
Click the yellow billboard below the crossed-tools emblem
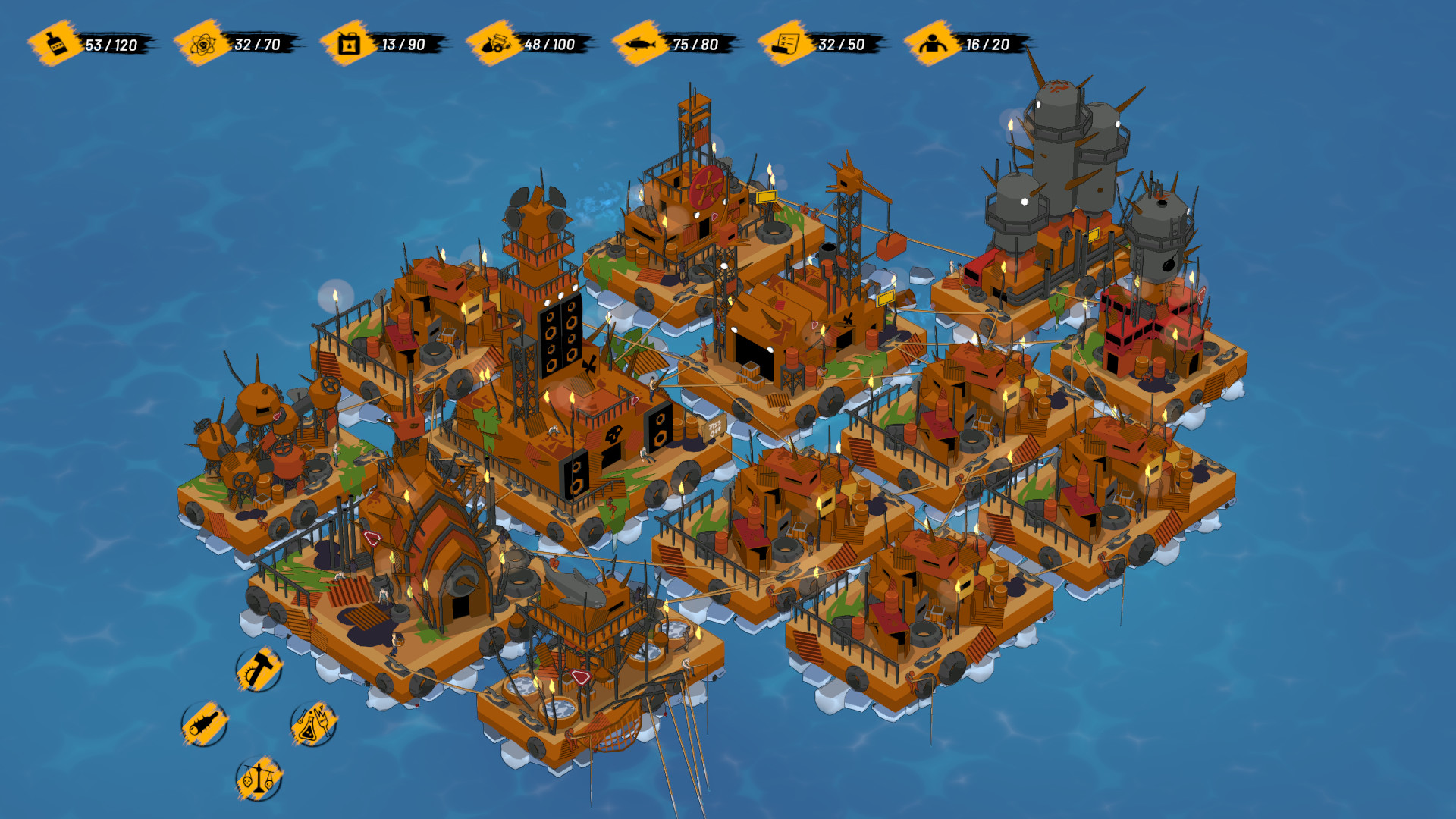(x=766, y=198)
